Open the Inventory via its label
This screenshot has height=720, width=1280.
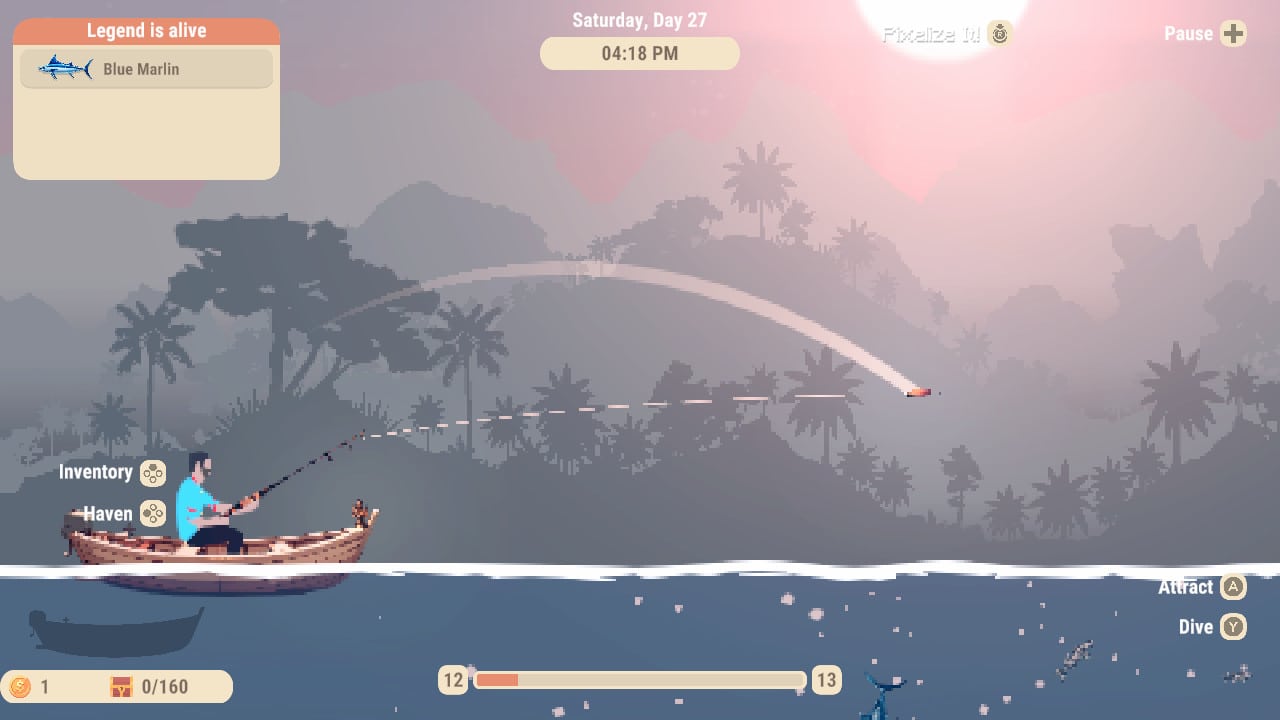click(x=96, y=472)
